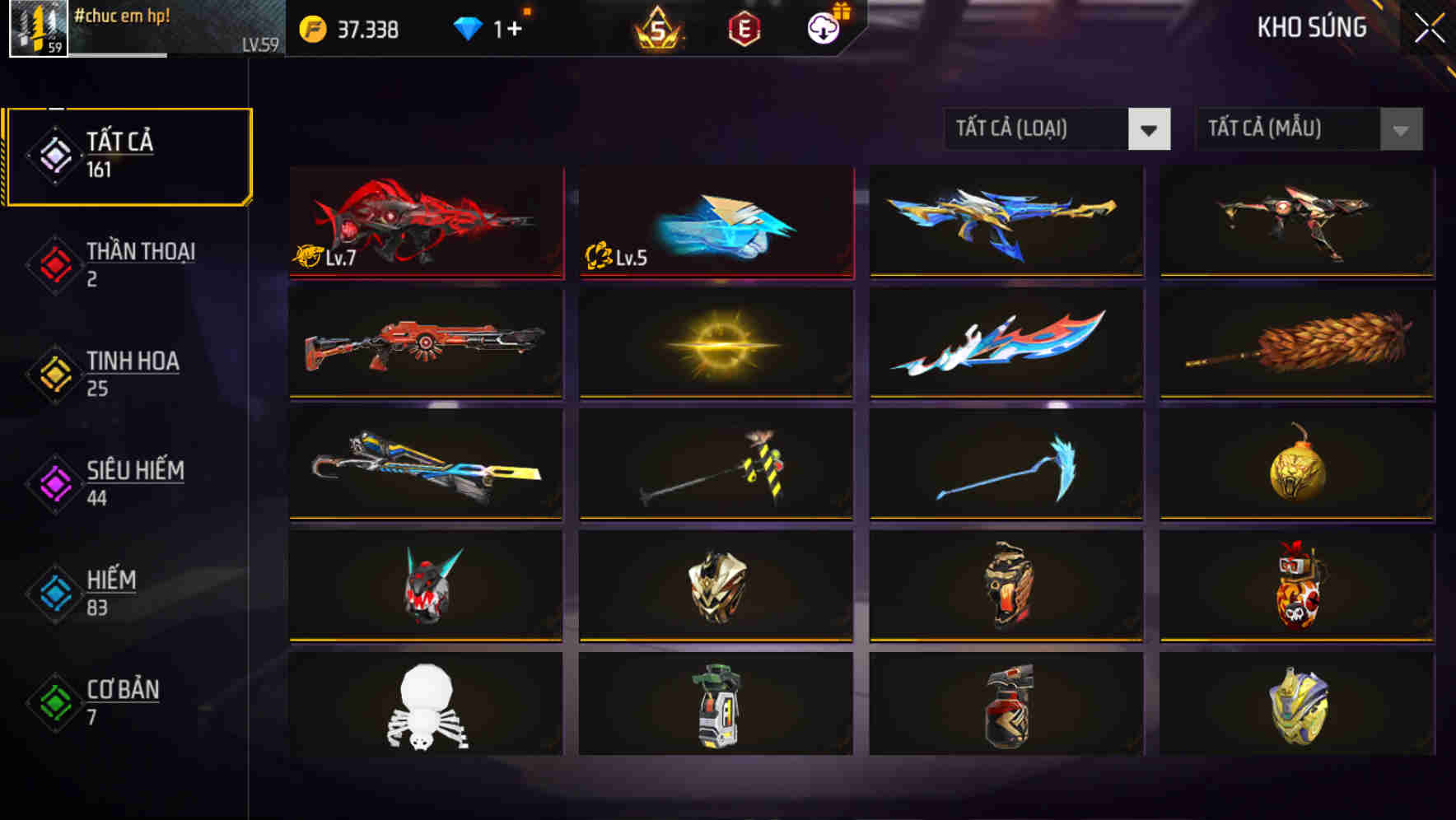Click the player level 59 avatar progress bar
Screen dimensions: 1456x820
(37, 30)
